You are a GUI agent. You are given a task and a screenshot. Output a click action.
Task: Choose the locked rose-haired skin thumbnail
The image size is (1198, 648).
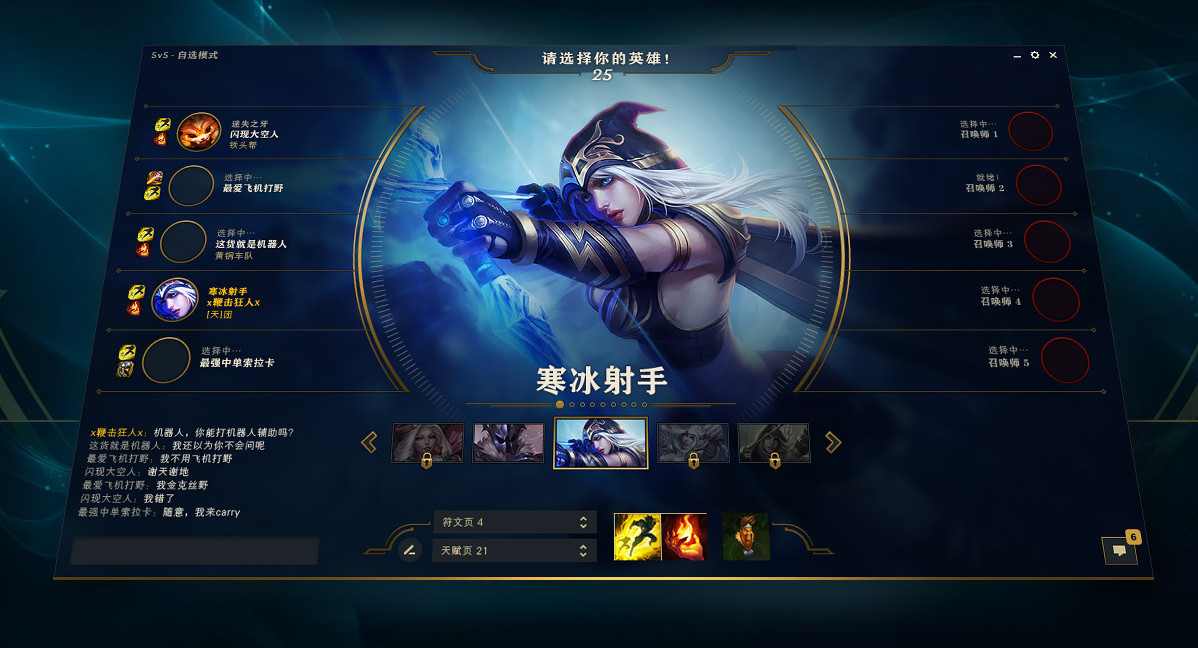427,442
